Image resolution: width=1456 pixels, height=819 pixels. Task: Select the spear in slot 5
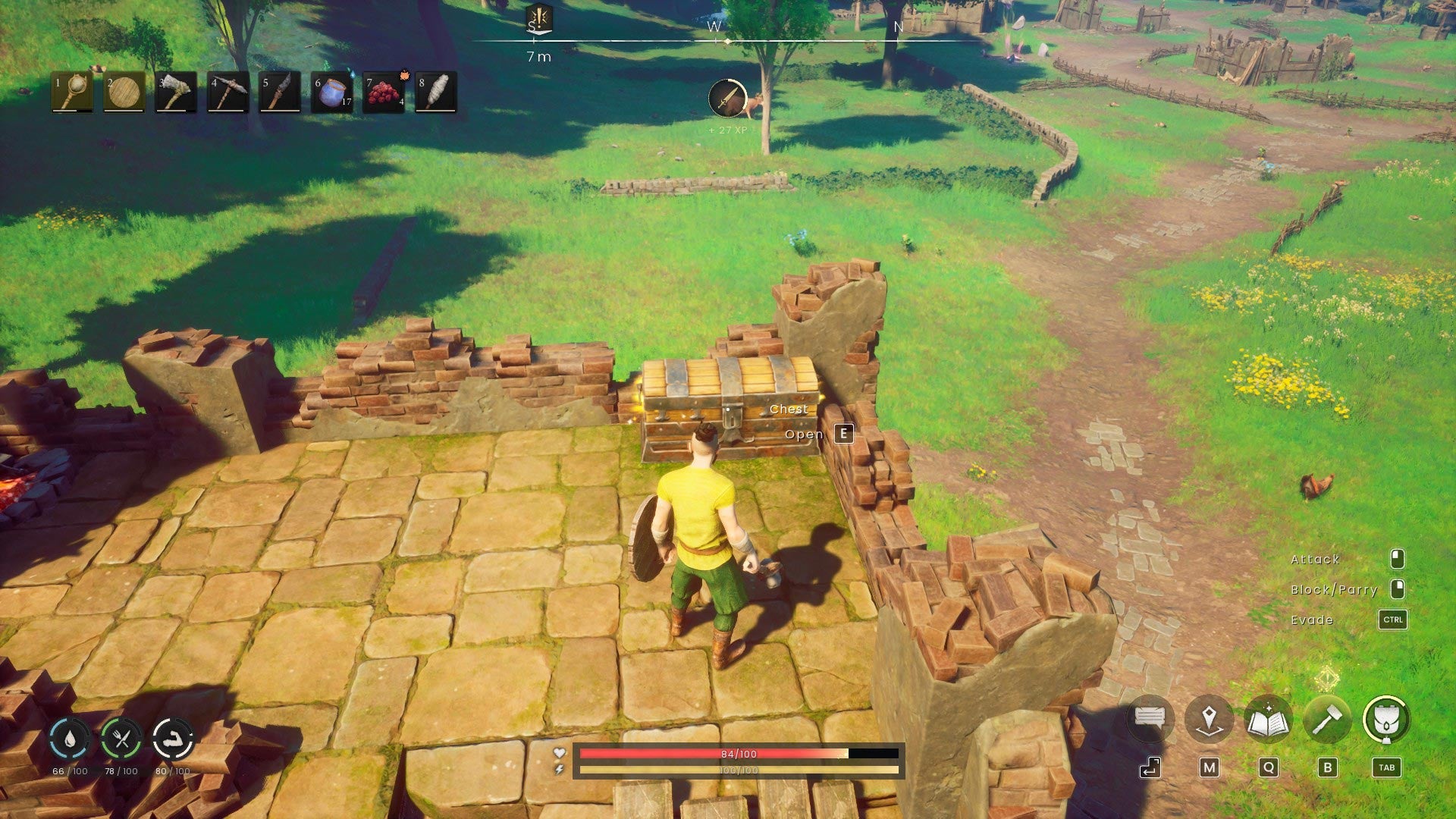pyautogui.click(x=280, y=93)
